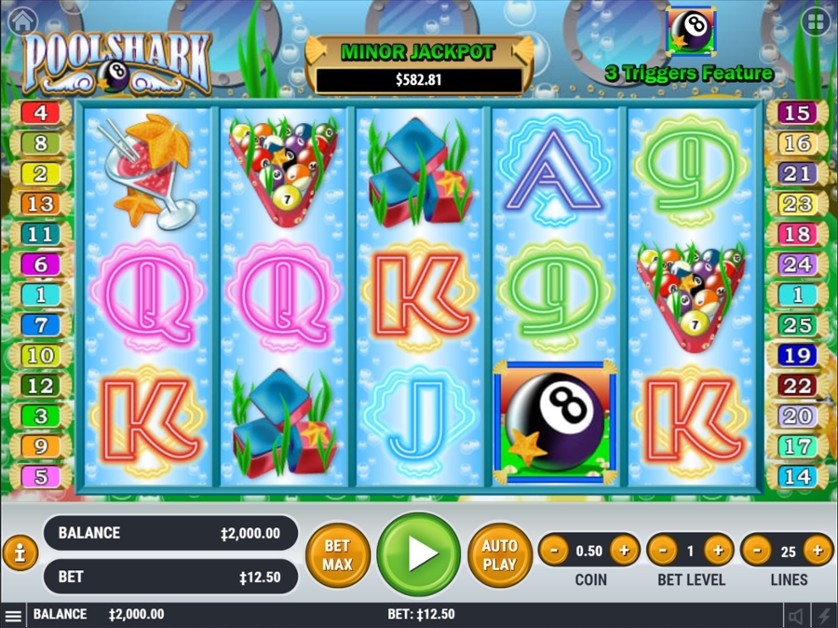
Task: Open the four-square grid icon
Action: [x=814, y=20]
